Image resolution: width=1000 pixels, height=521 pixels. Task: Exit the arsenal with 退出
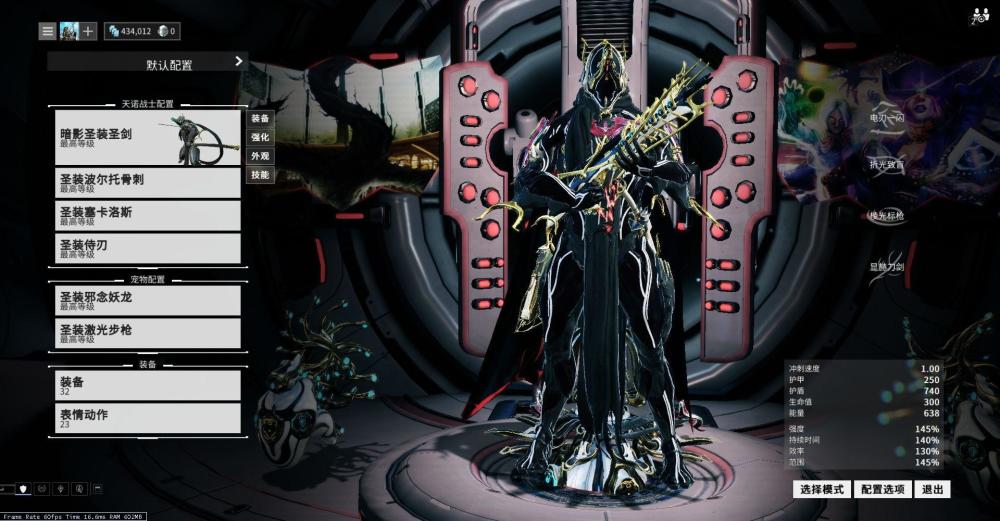[933, 489]
